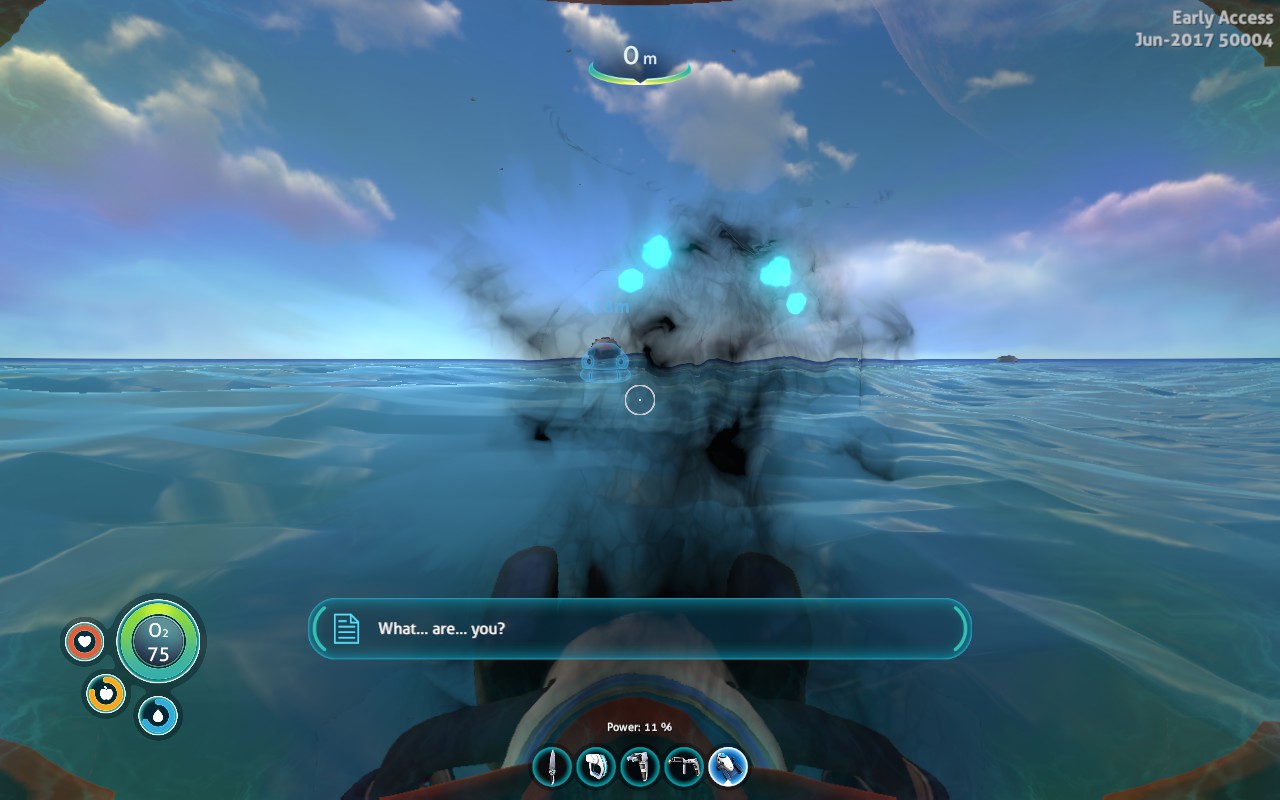Open the Early Access label menu
1280x800 pixels.
point(1221,17)
